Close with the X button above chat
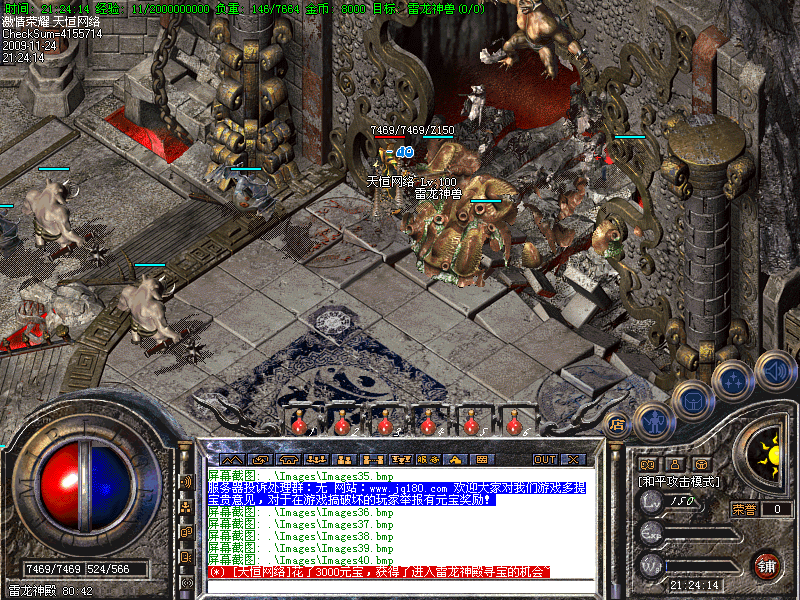This screenshot has width=800, height=600. (572, 459)
